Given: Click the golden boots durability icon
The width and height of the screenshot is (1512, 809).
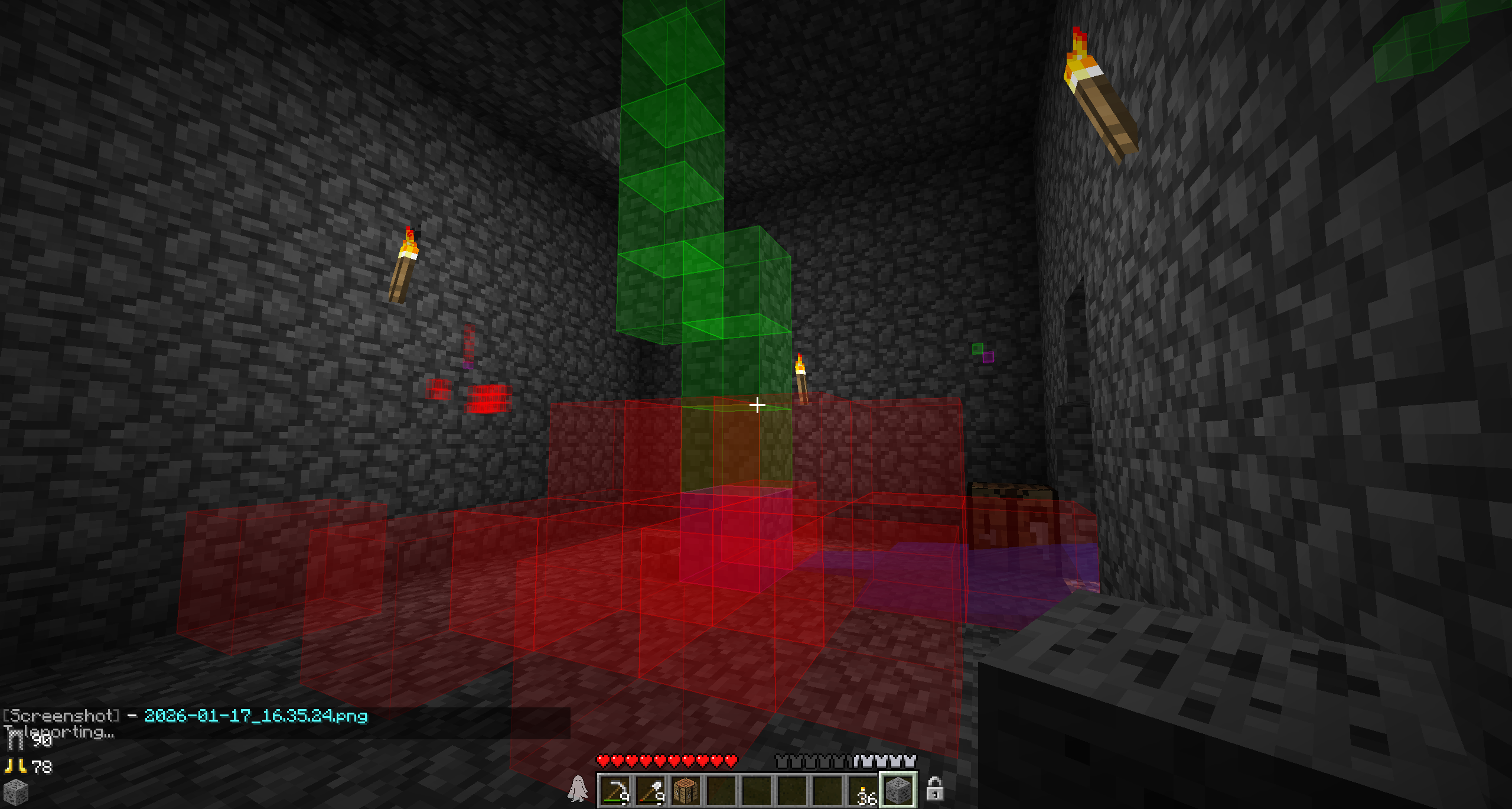Looking at the screenshot, I should 16,766.
